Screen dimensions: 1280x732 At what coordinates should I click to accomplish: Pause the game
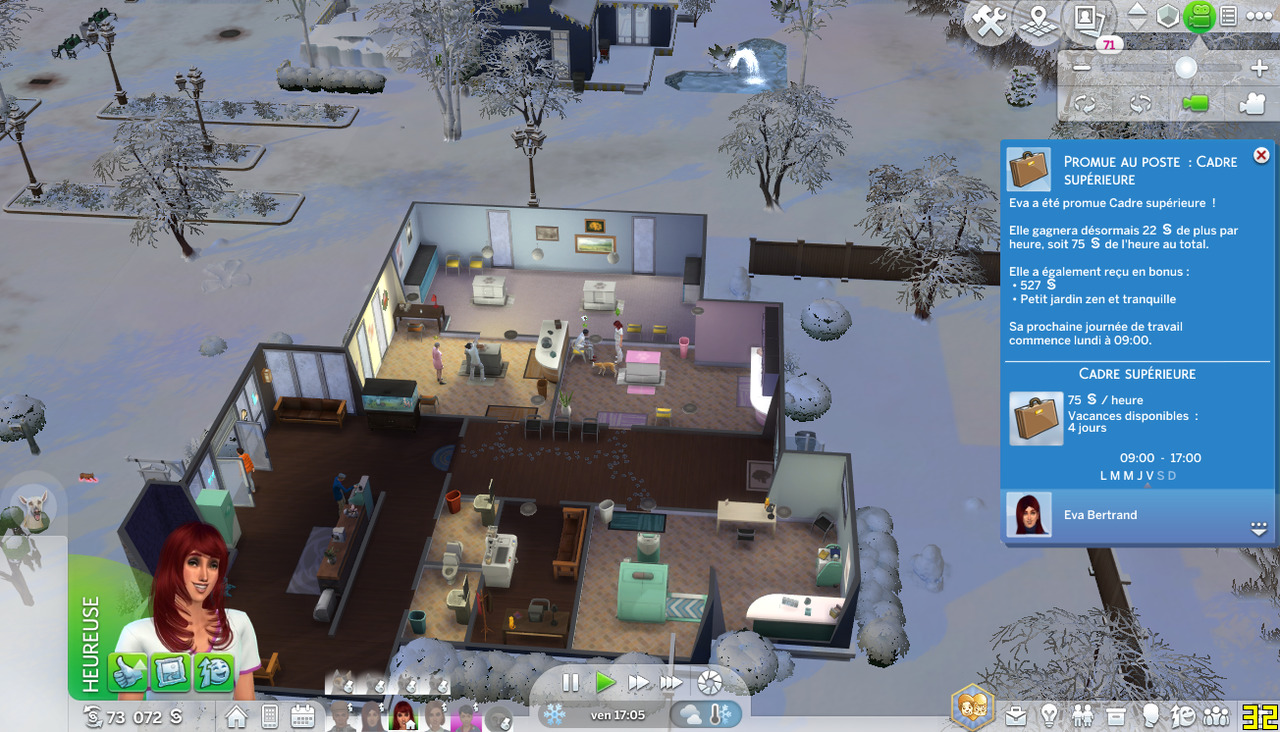pyautogui.click(x=570, y=683)
